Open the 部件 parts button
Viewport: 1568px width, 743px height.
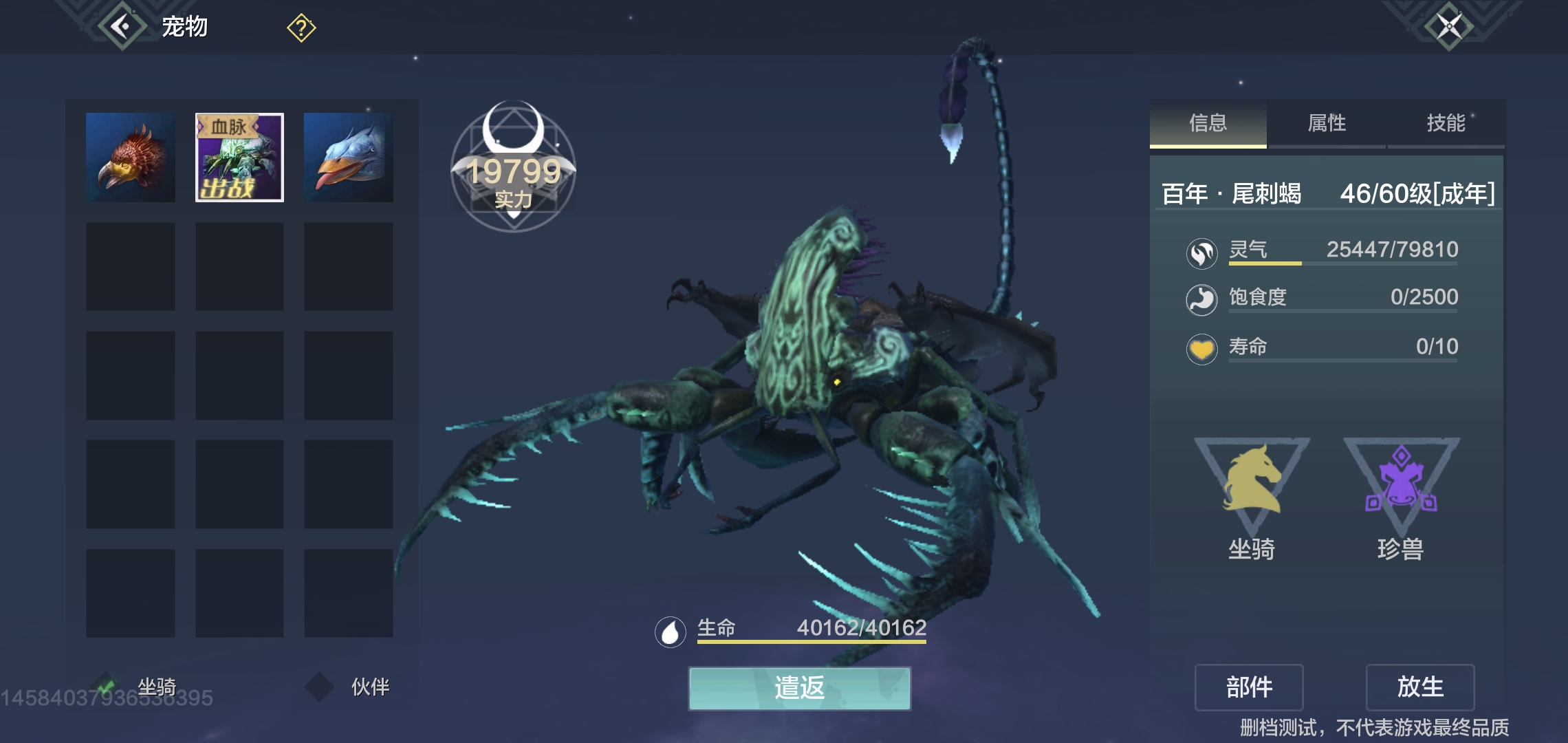tap(1249, 687)
